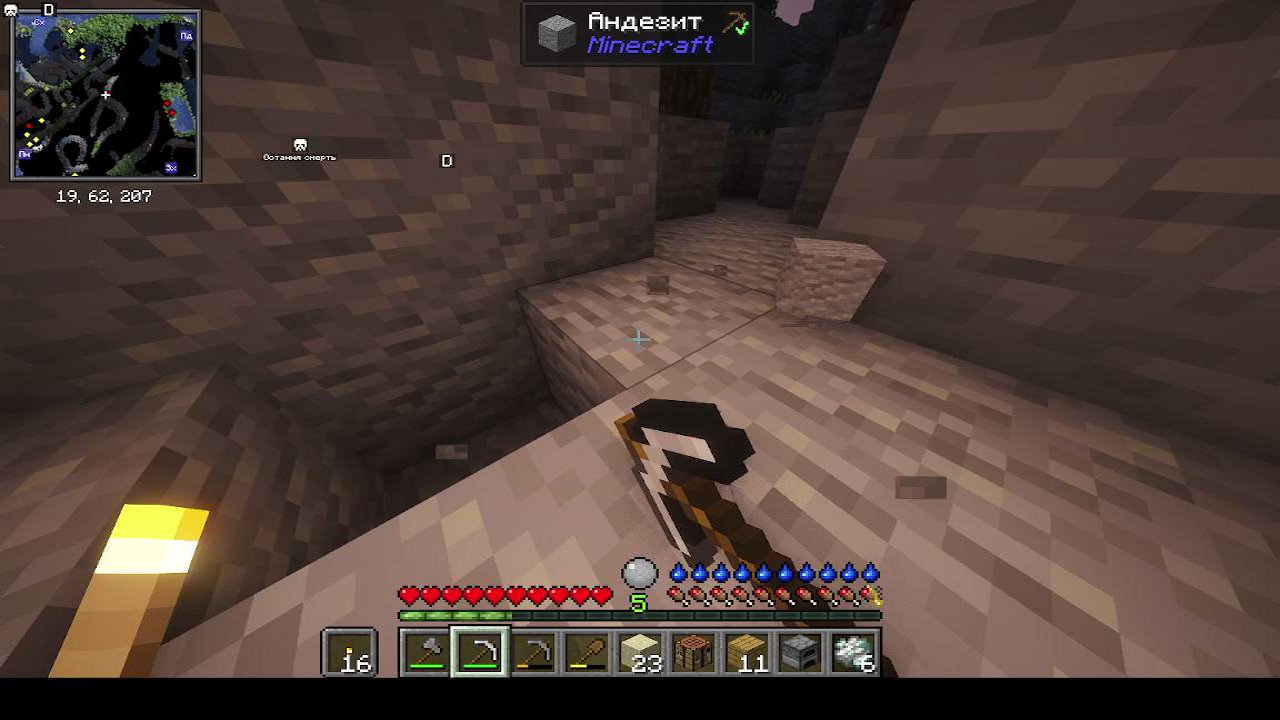Click the coordinates "19, 62, 207" below the minimap
This screenshot has height=720, width=1280.
102,197
